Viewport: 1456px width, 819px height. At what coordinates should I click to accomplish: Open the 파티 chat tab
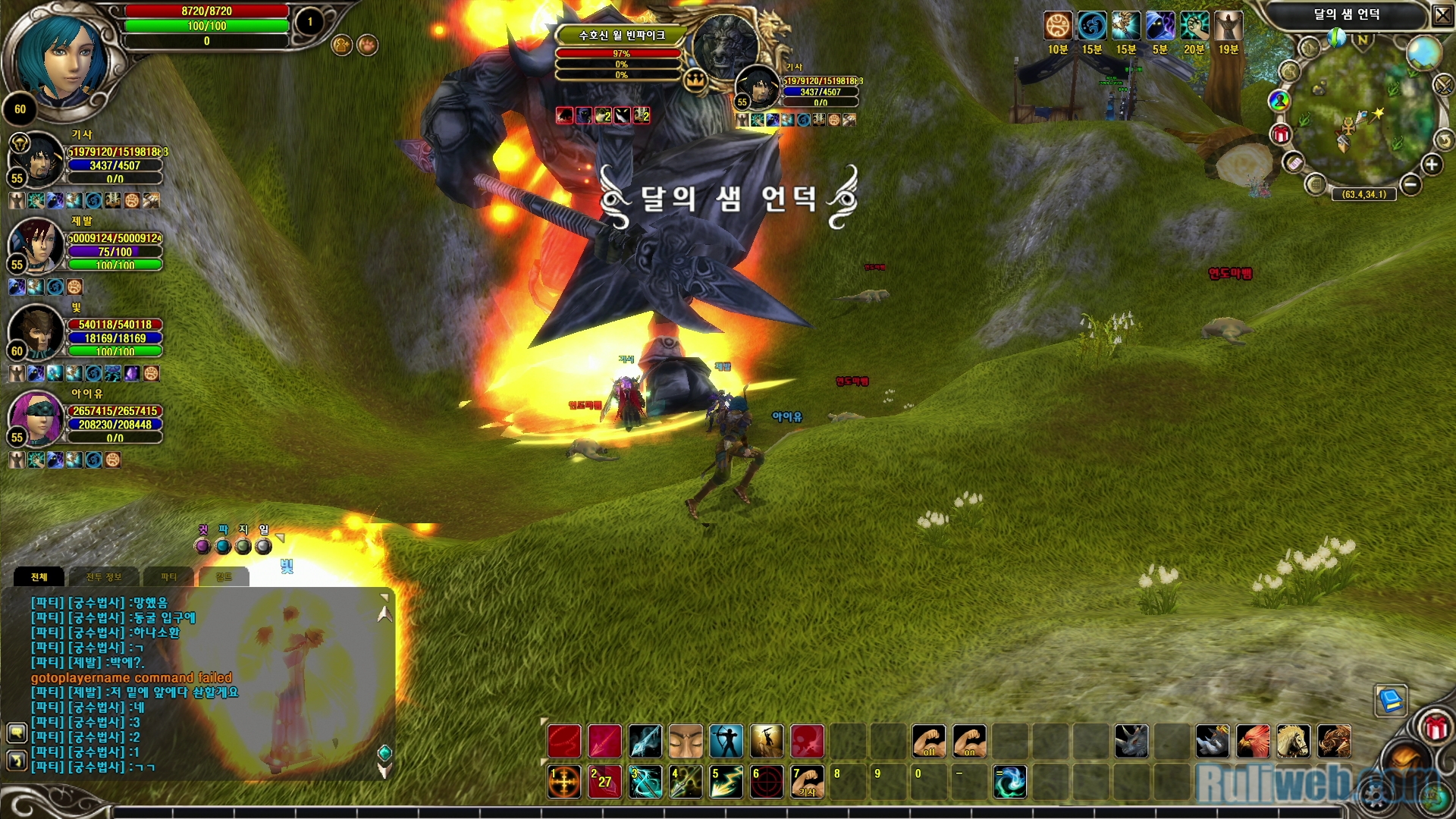pyautogui.click(x=168, y=577)
